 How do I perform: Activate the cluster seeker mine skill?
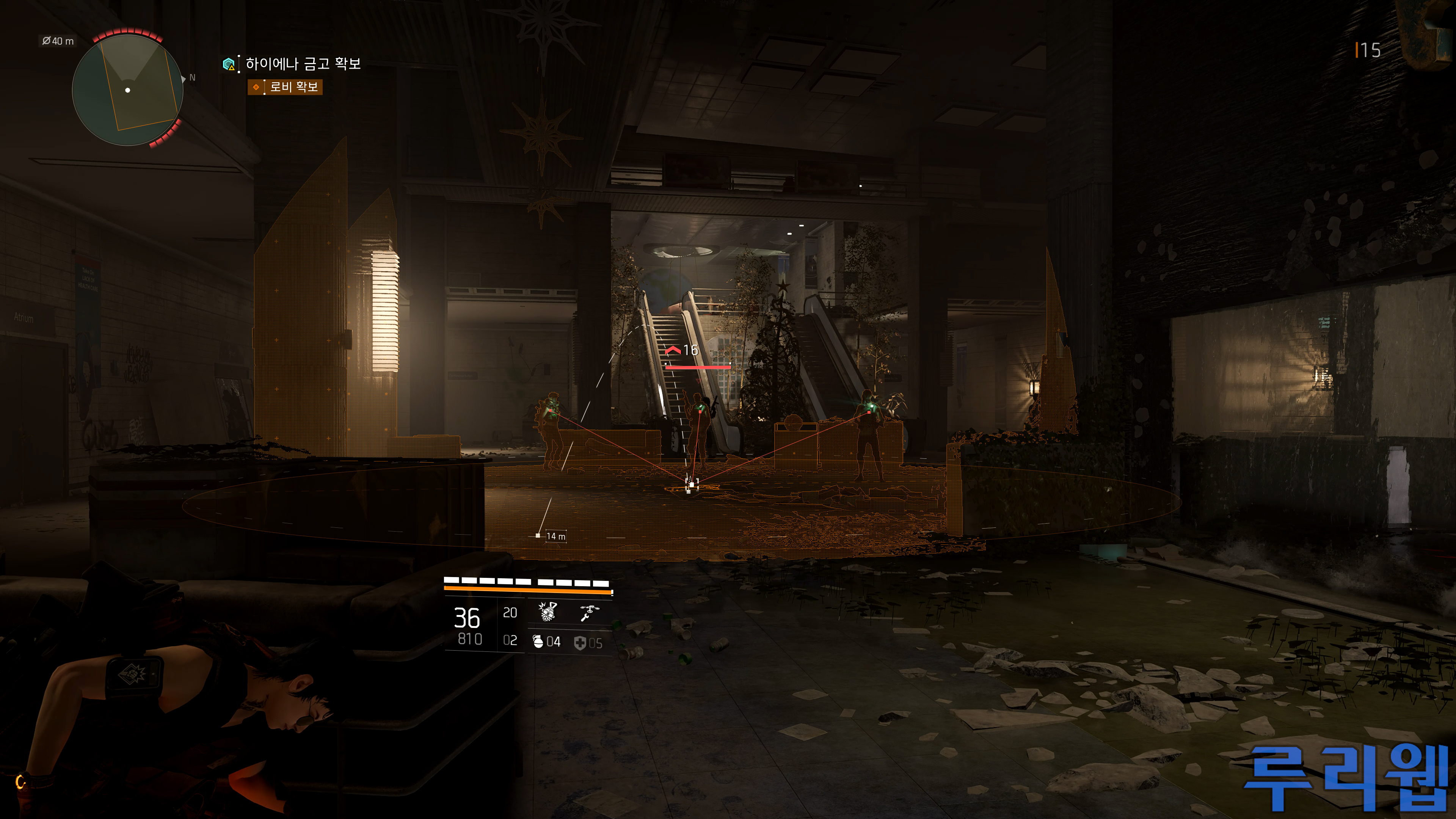click(547, 612)
